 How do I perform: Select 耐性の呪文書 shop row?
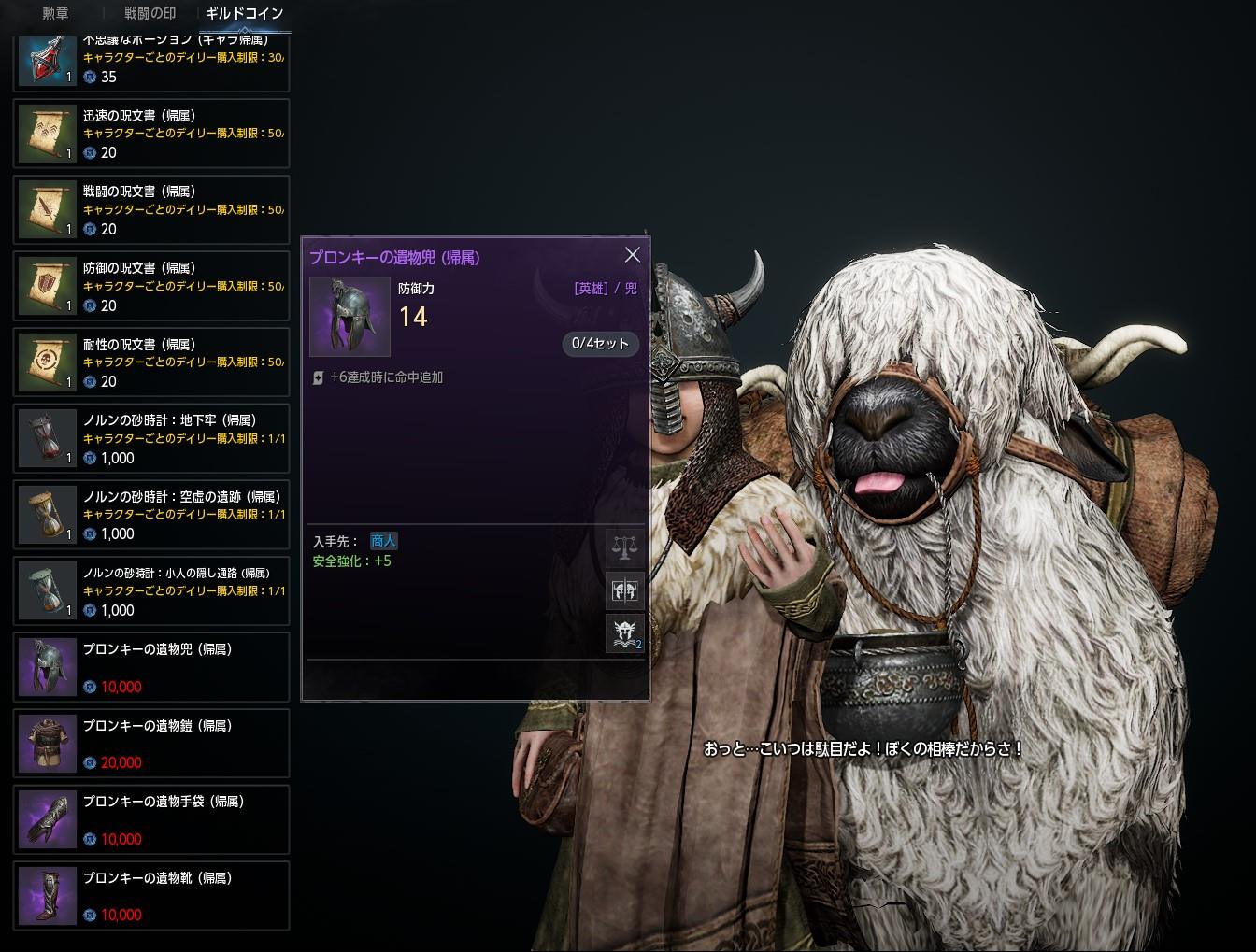[151, 362]
